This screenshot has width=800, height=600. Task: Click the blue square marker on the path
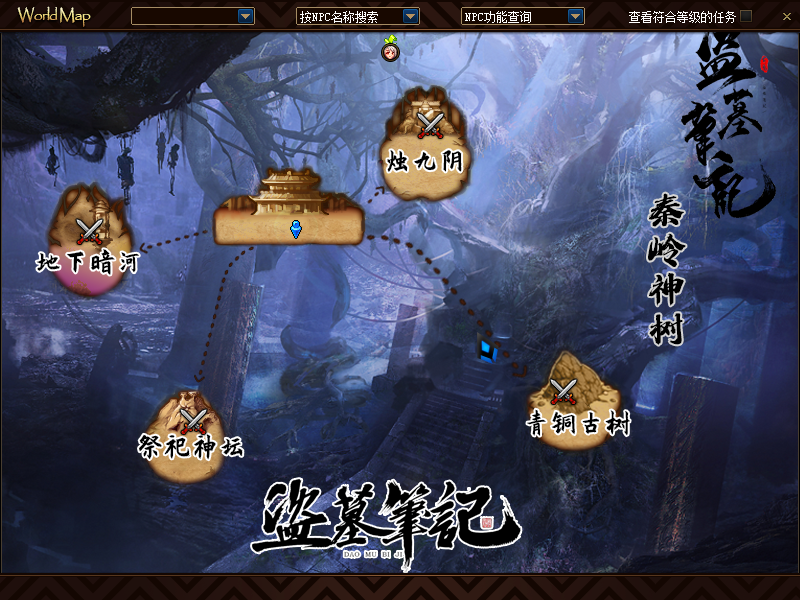click(x=487, y=349)
